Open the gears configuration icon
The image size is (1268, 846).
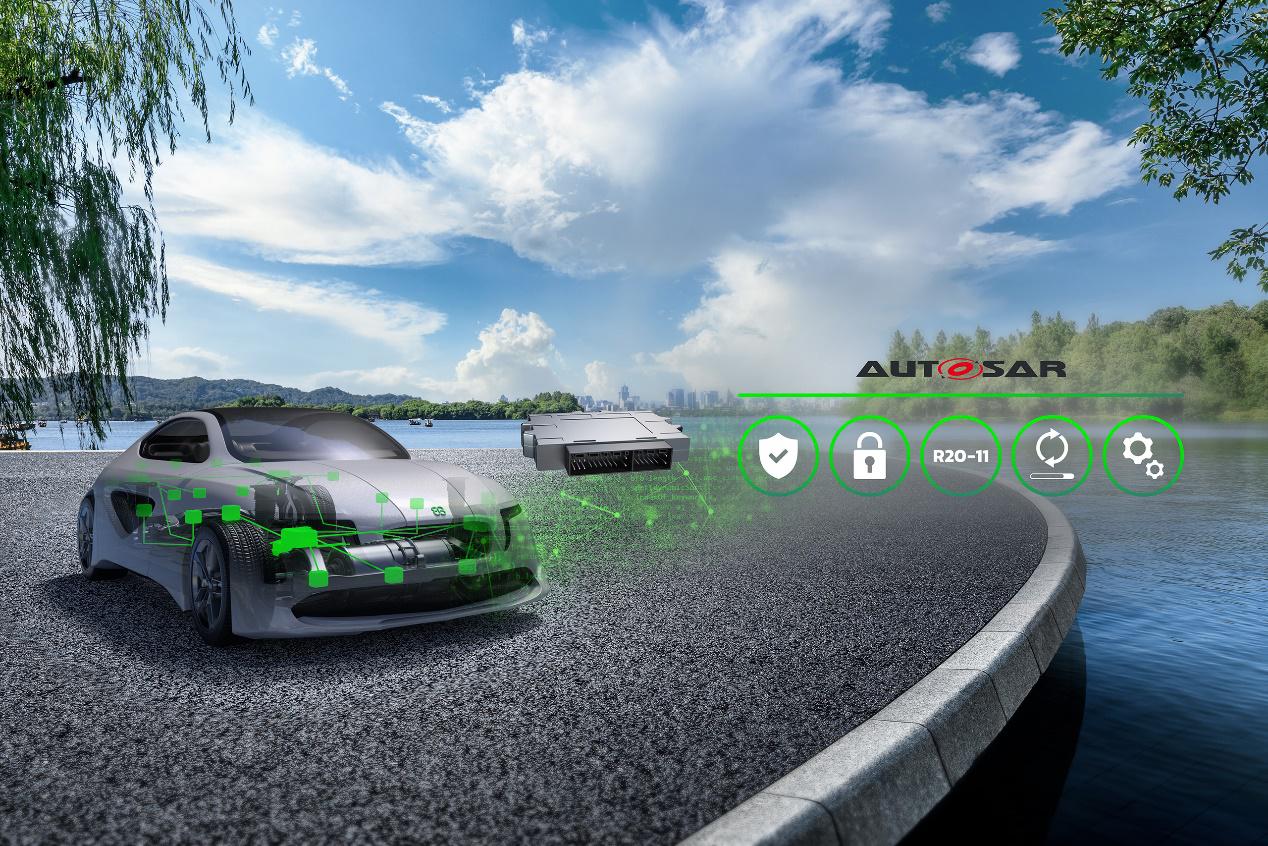tap(1143, 456)
